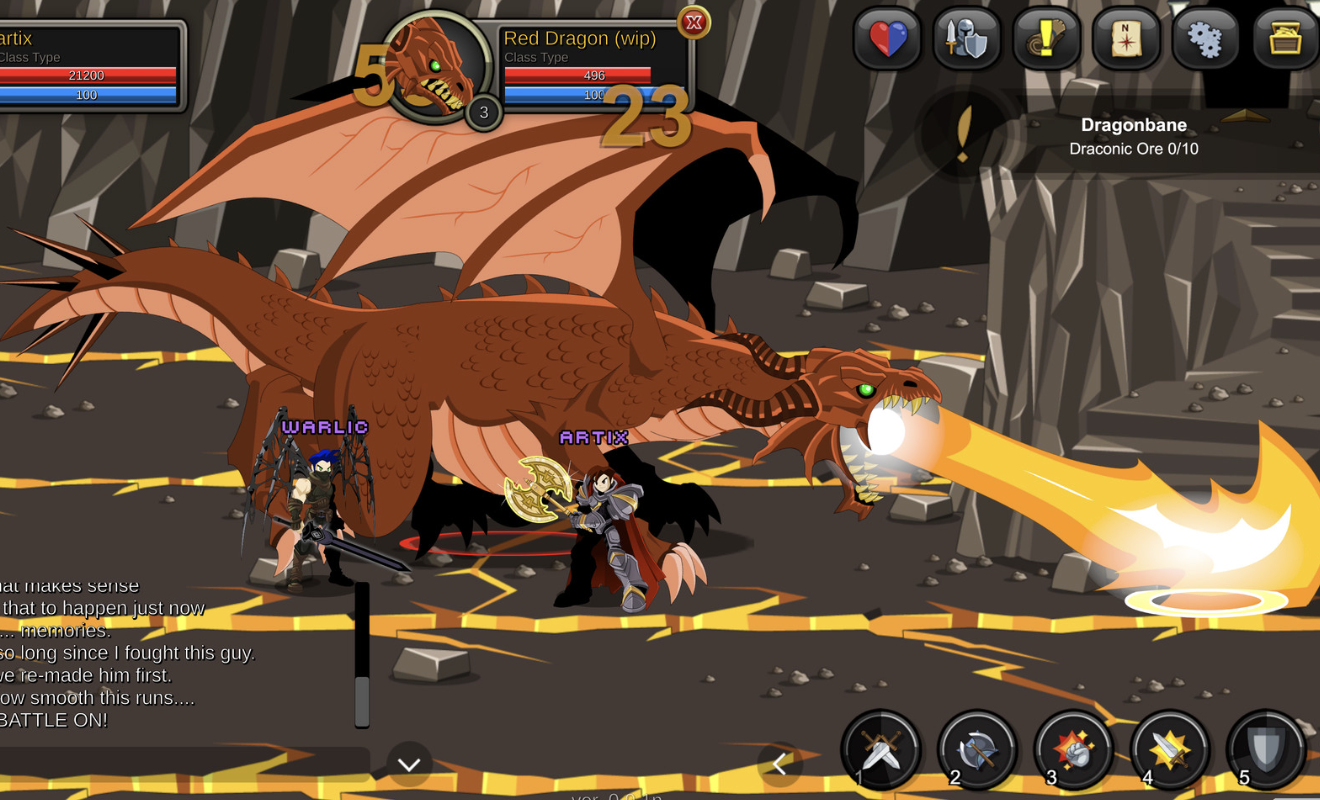Expand the chat panel chevron

pyautogui.click(x=407, y=763)
